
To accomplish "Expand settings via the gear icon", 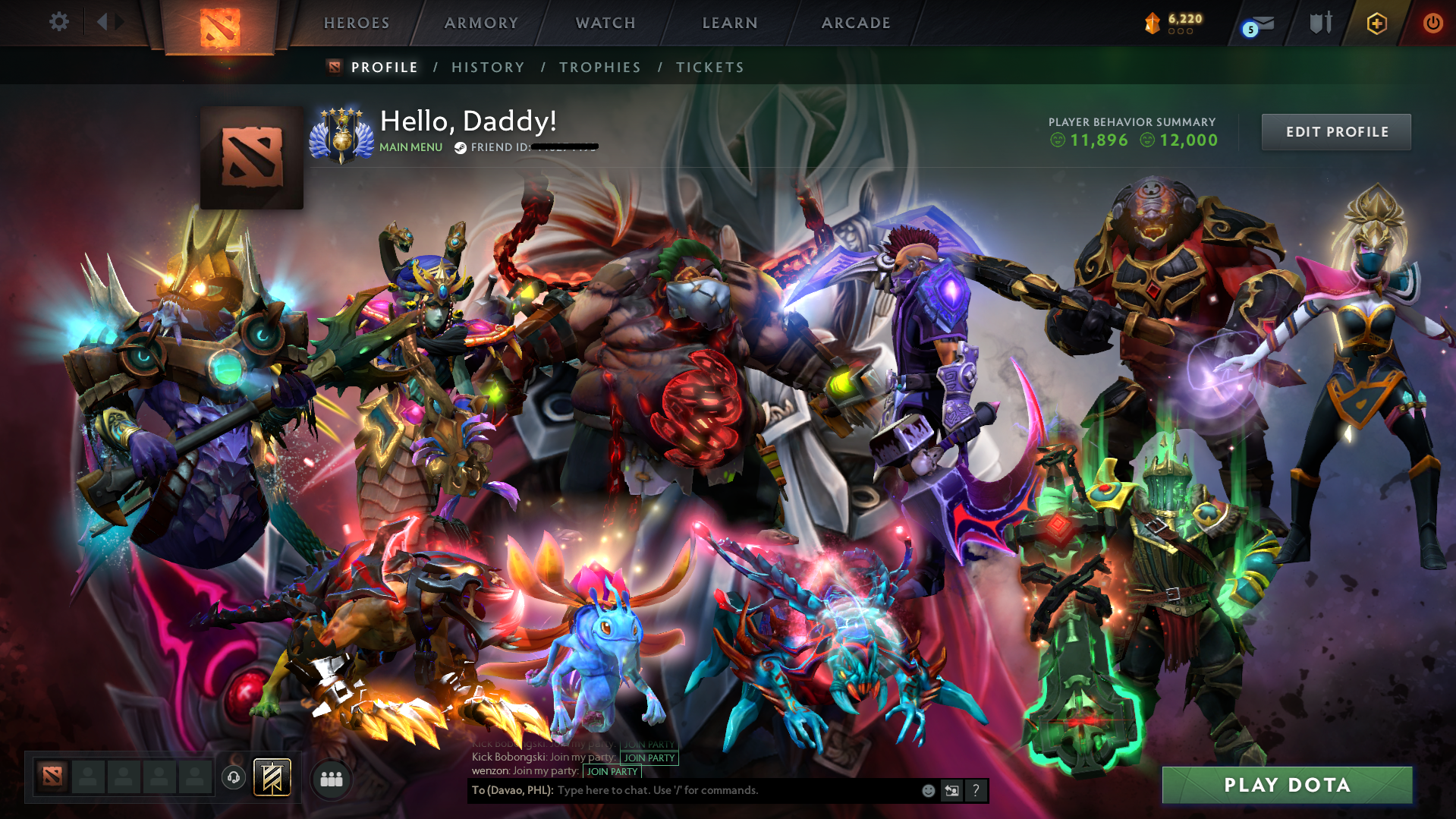I will point(58,22).
